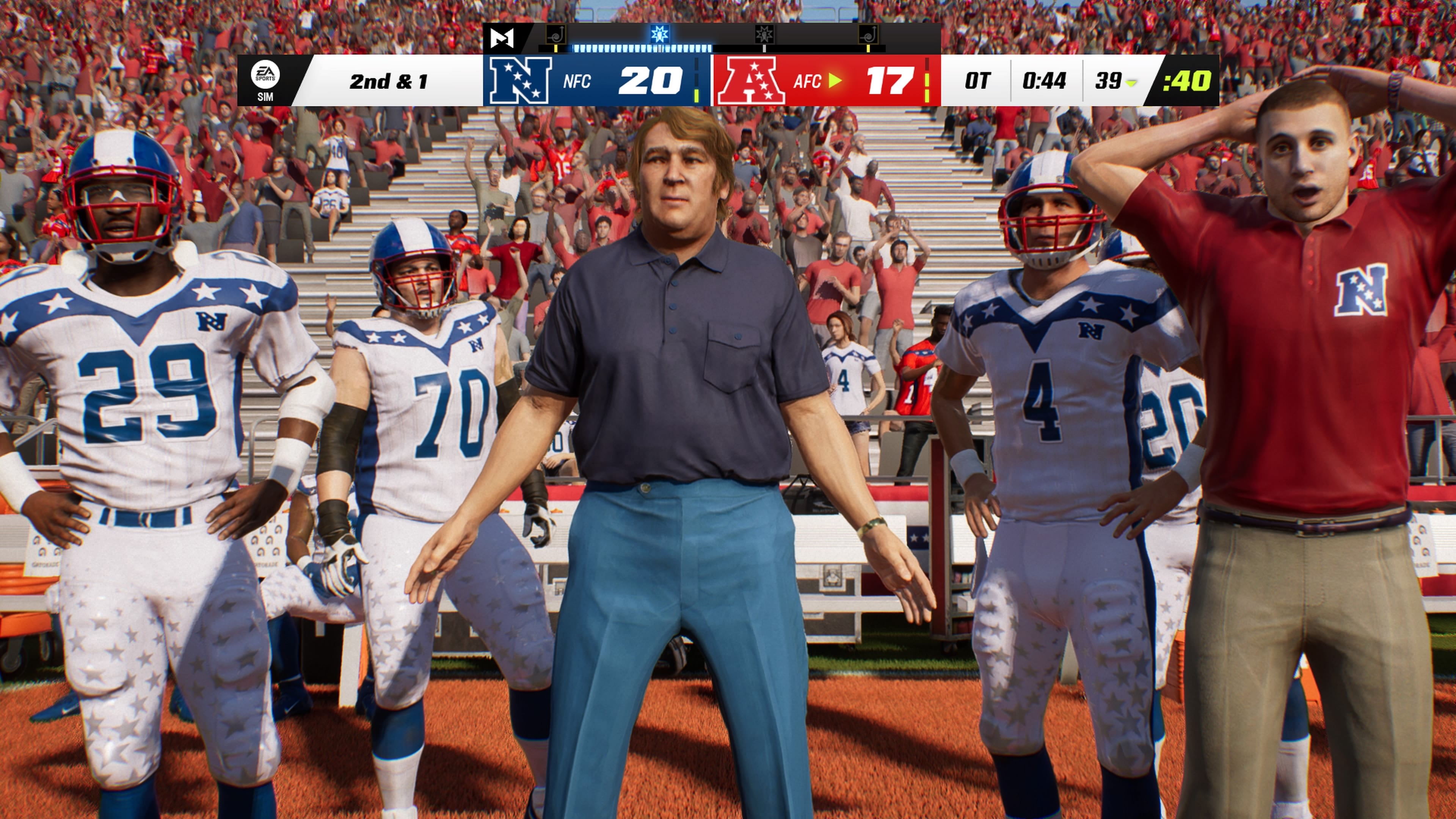Toggle the NFC timeout indicator bars
The width and height of the screenshot is (1456, 819).
(697, 80)
